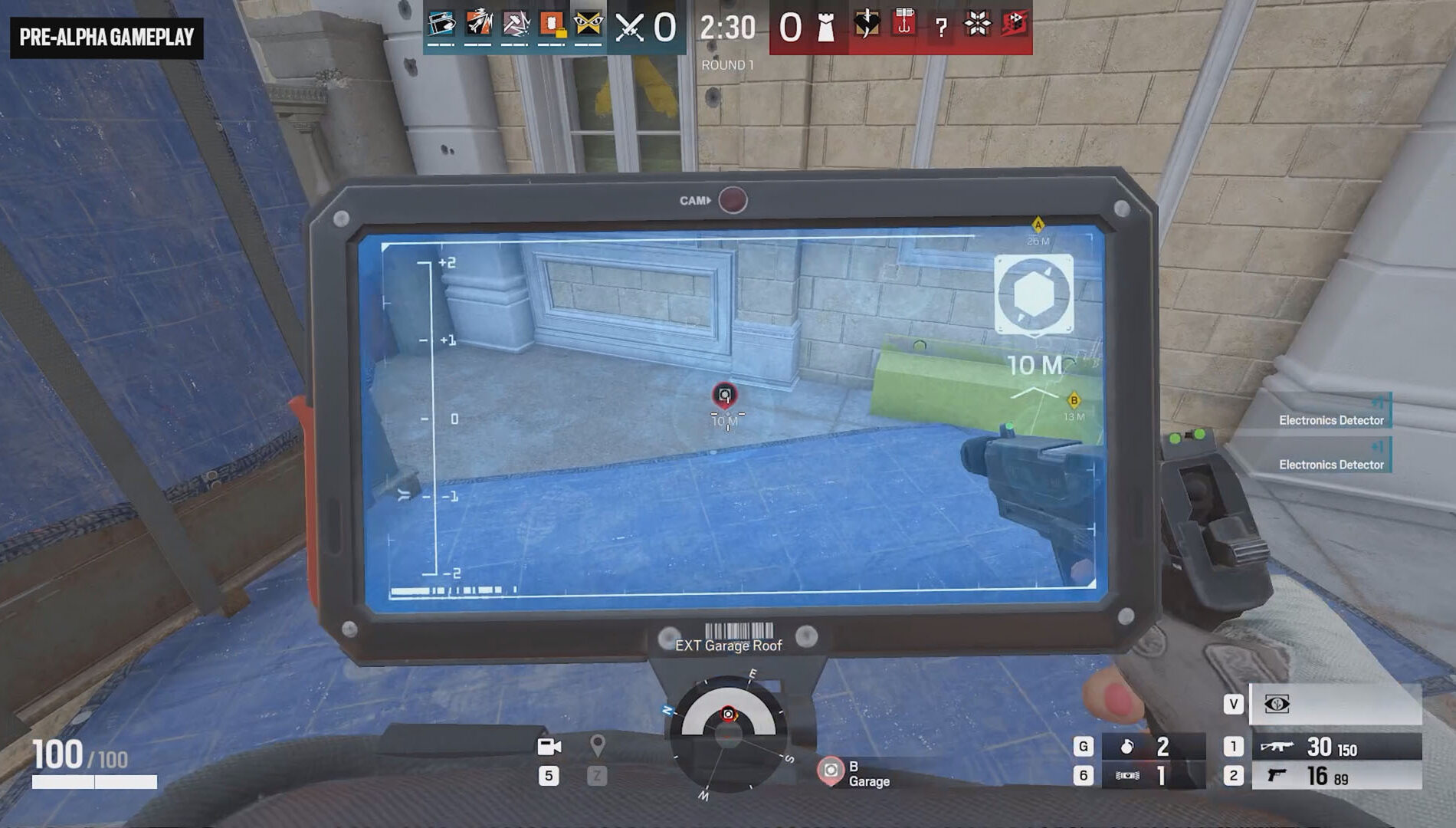Screen dimensions: 1456x828
Task: Toggle the electronics detector eye ability
Action: (x=1277, y=705)
